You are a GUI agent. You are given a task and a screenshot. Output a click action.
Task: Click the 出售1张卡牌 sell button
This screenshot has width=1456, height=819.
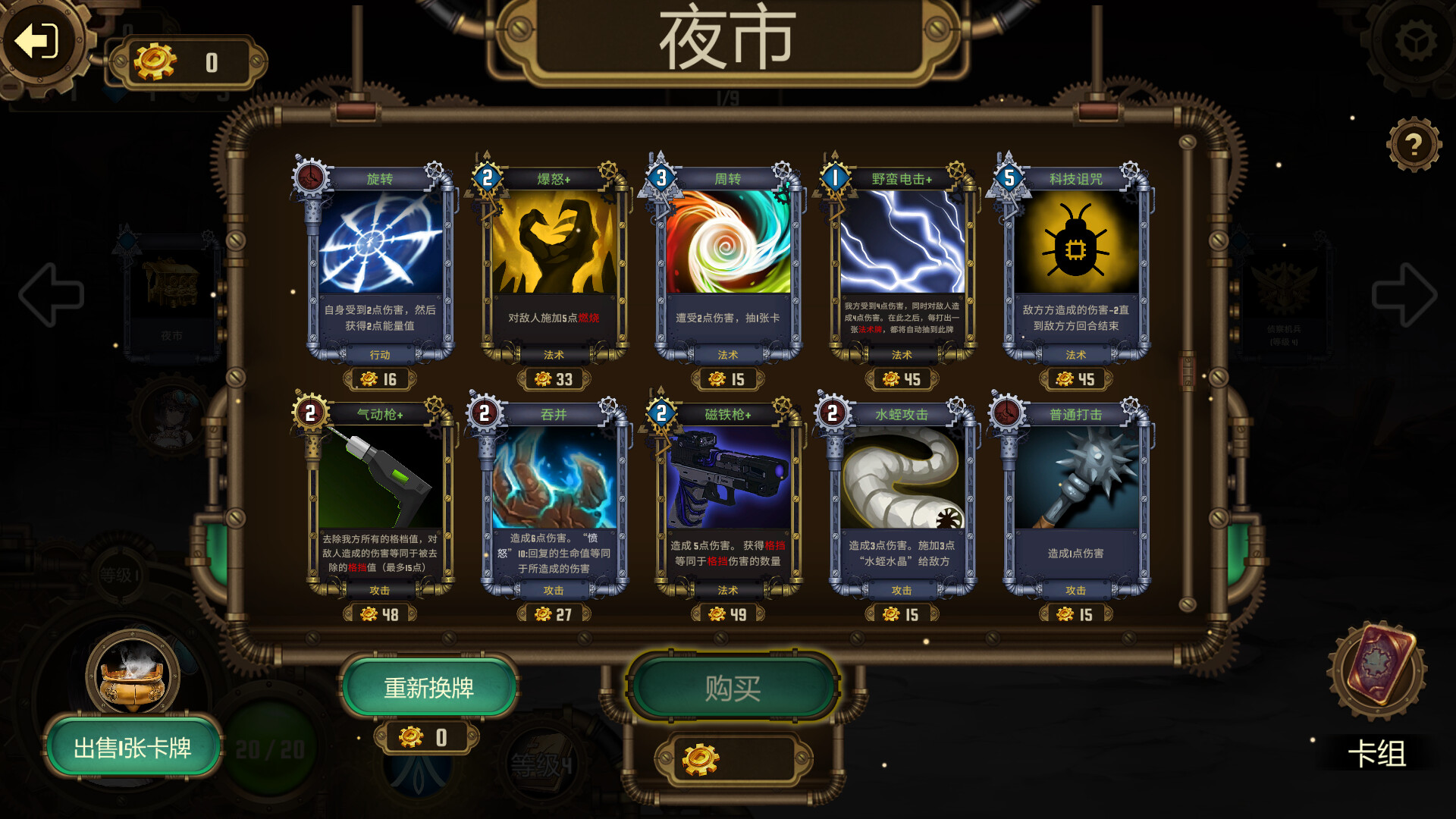tap(133, 747)
